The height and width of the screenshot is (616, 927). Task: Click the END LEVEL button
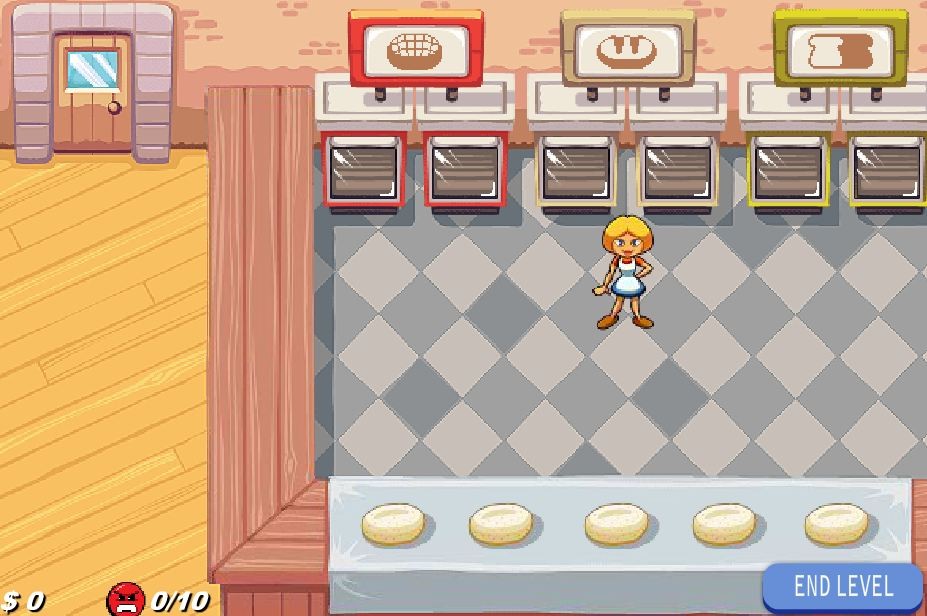pyautogui.click(x=843, y=587)
